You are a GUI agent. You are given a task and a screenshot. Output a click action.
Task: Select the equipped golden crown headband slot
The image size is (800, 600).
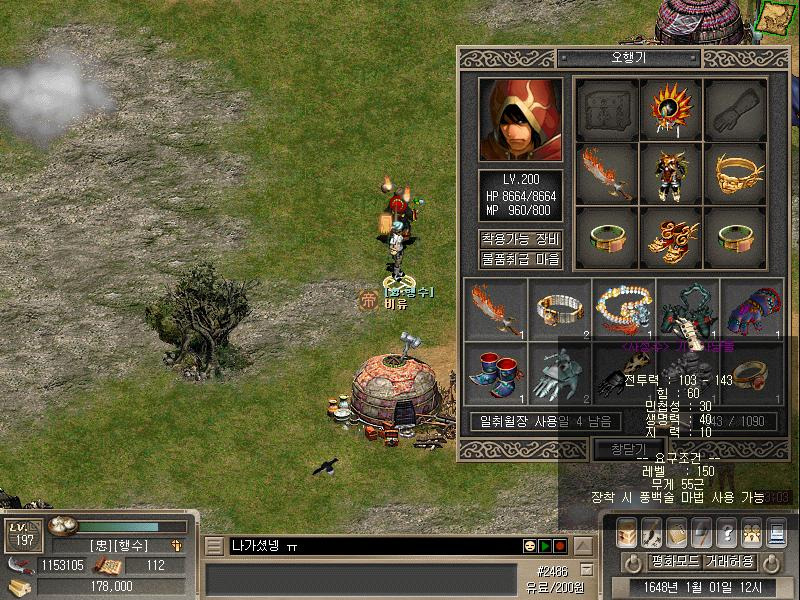click(736, 171)
